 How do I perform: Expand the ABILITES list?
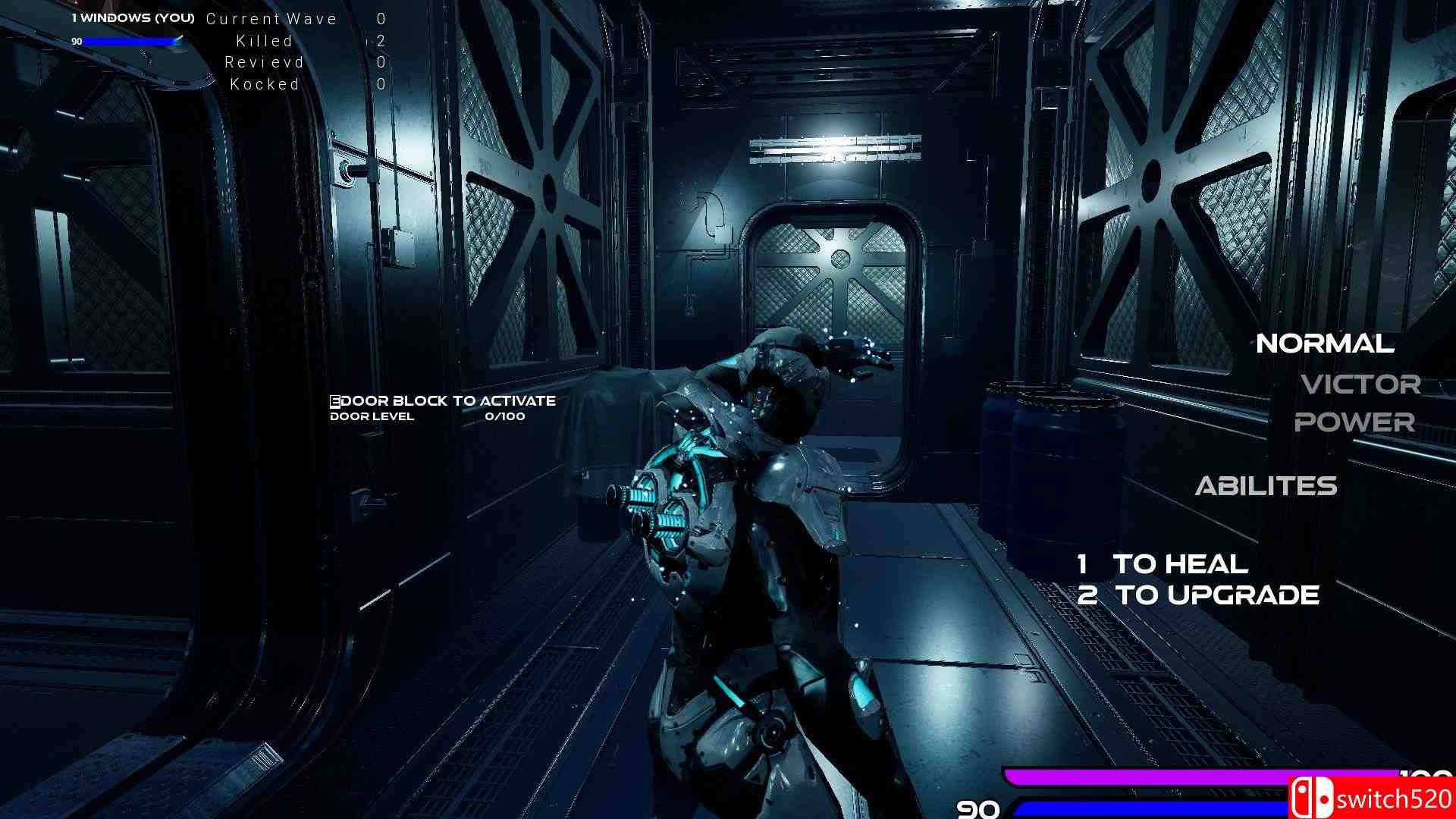coord(1266,486)
